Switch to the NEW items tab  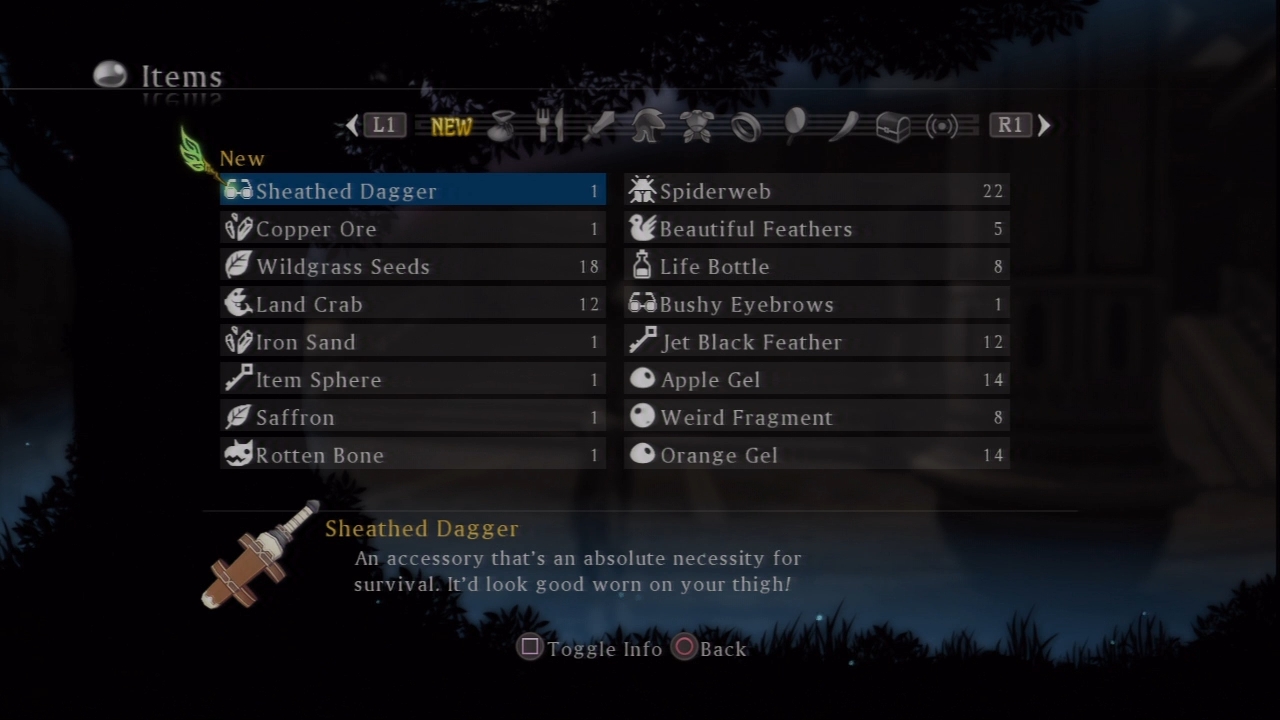pyautogui.click(x=451, y=126)
